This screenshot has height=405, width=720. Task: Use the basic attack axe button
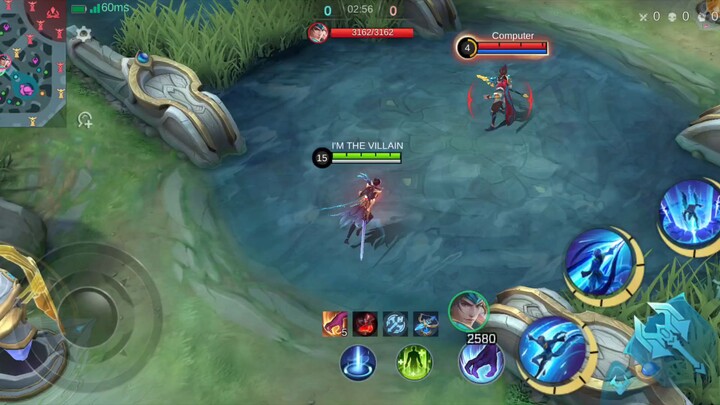(667, 342)
